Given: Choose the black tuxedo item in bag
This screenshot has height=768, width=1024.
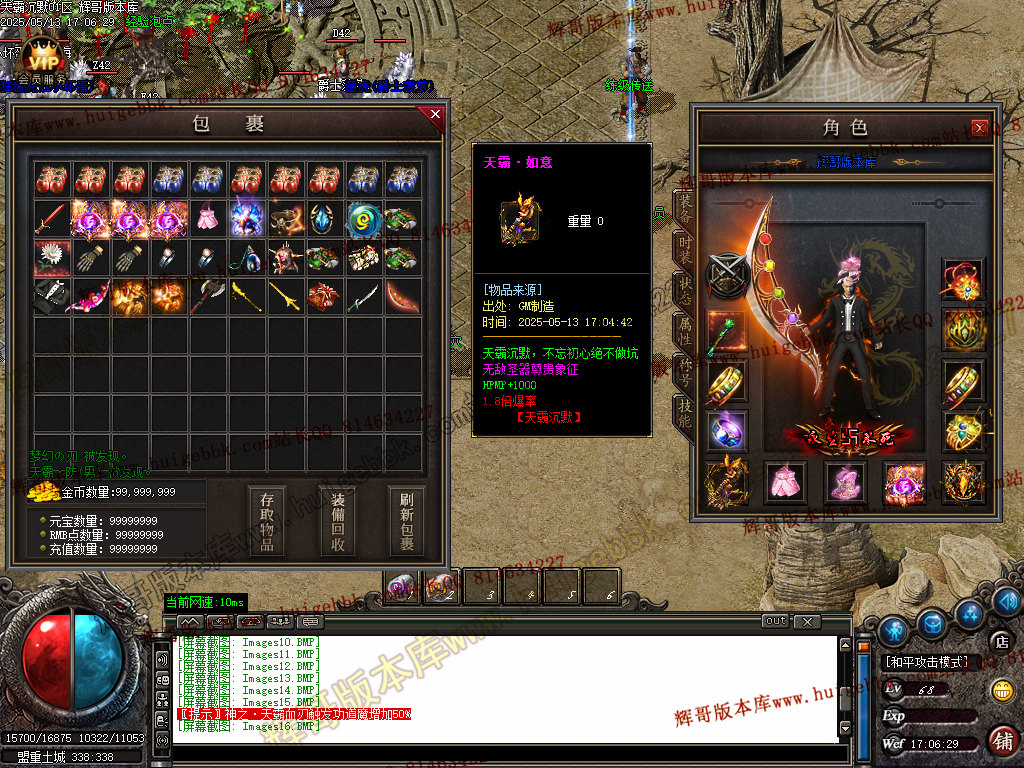Looking at the screenshot, I should point(52,297).
